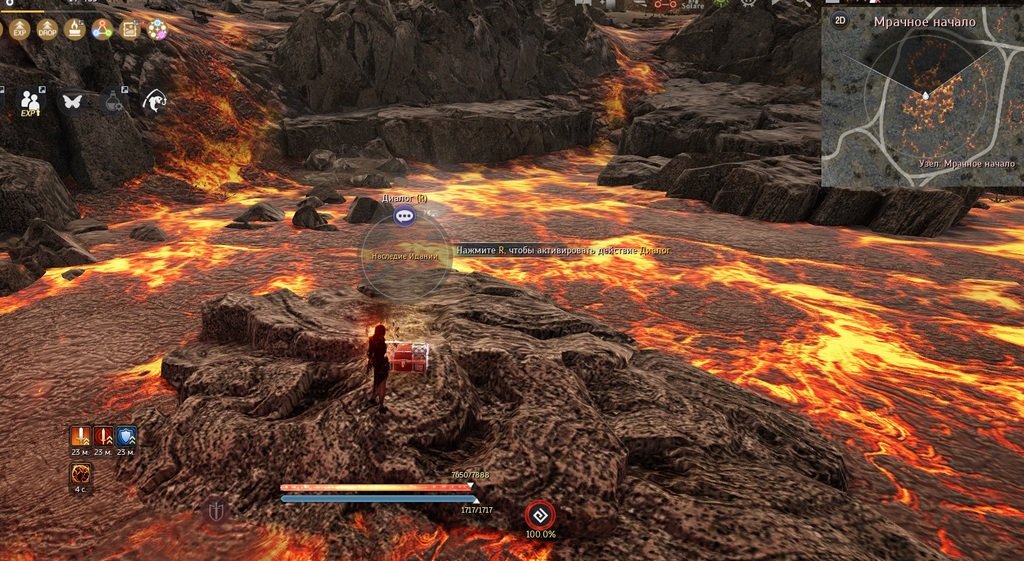Click the multicolored crystal cluster icon
This screenshot has width=1024, height=561.
[156, 29]
